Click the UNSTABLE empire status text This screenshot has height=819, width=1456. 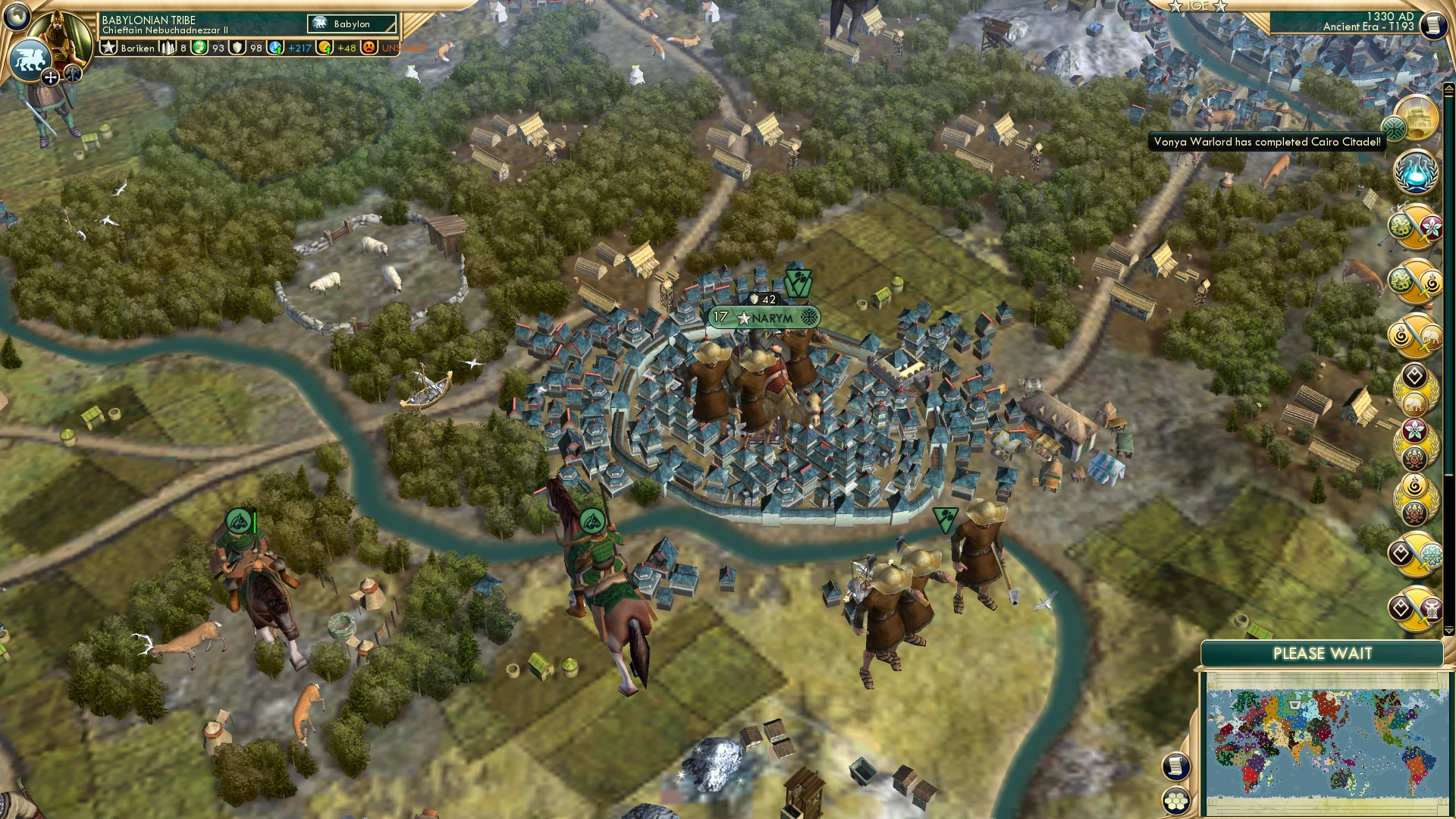403,49
